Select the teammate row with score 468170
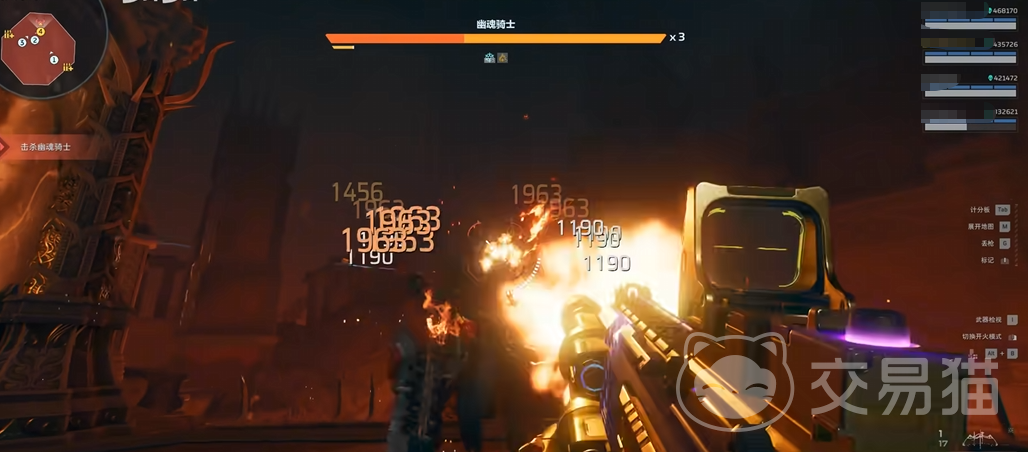Viewport: 1028px width, 452px height. [x=969, y=17]
